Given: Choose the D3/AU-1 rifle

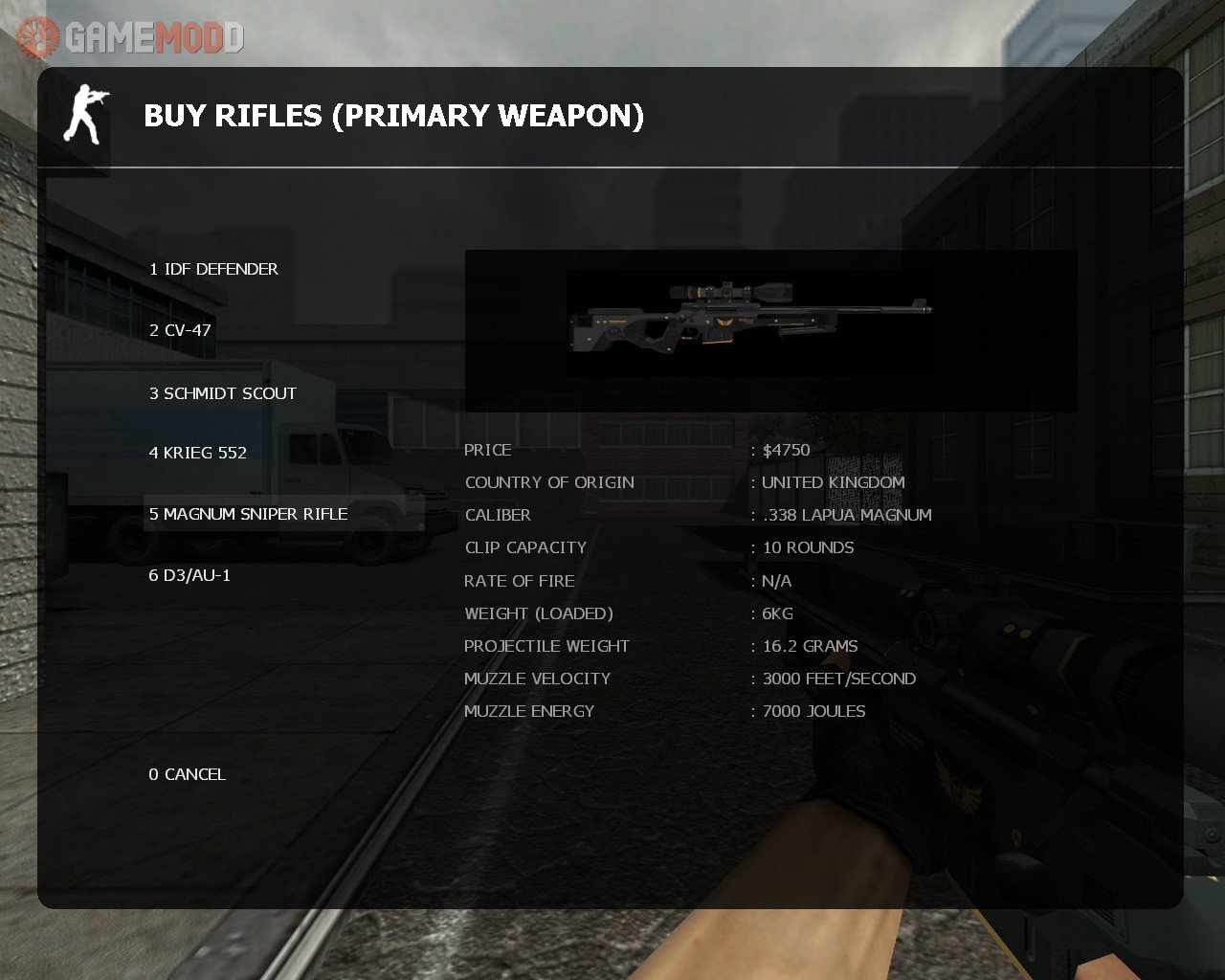Looking at the screenshot, I should coord(189,575).
